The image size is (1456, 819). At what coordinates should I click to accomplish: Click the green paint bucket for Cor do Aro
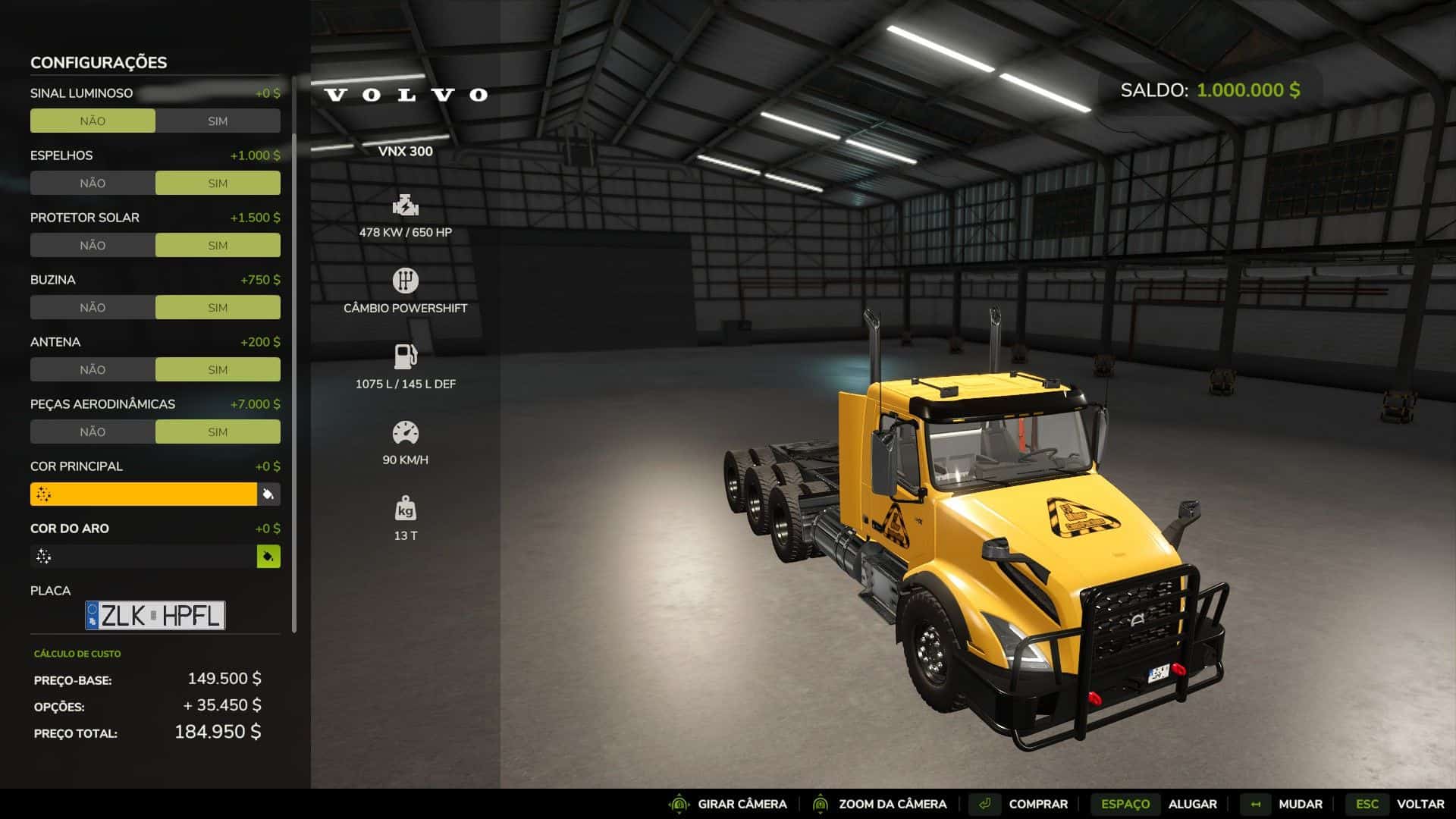pyautogui.click(x=268, y=557)
